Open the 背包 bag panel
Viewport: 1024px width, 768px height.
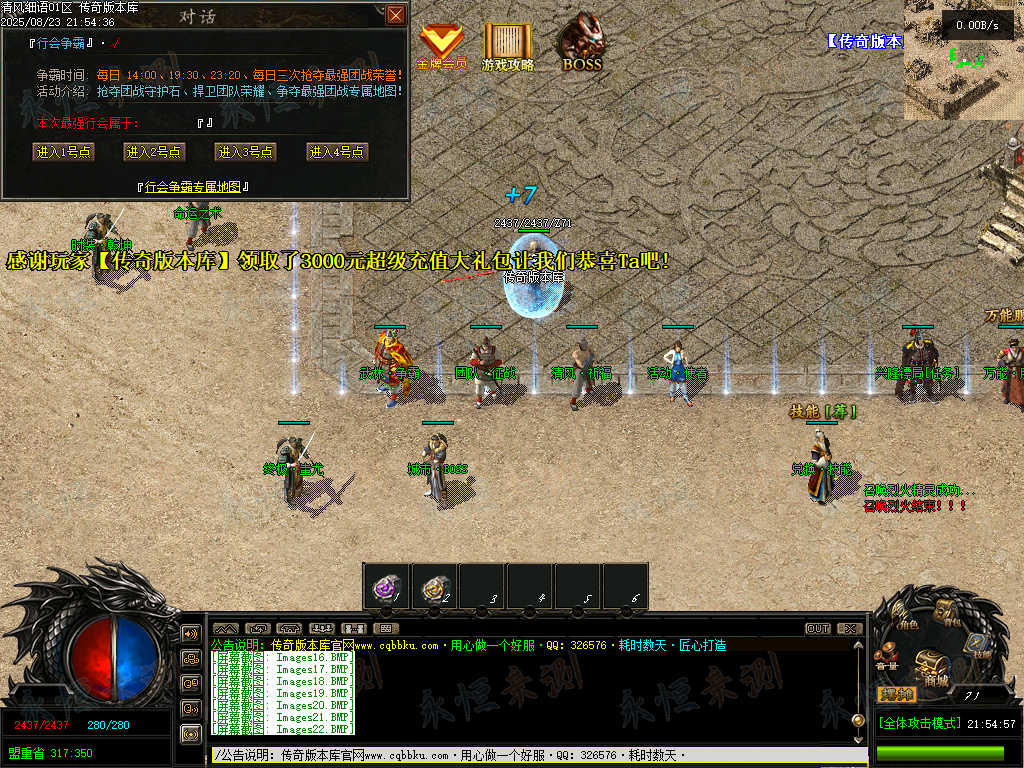click(945, 610)
